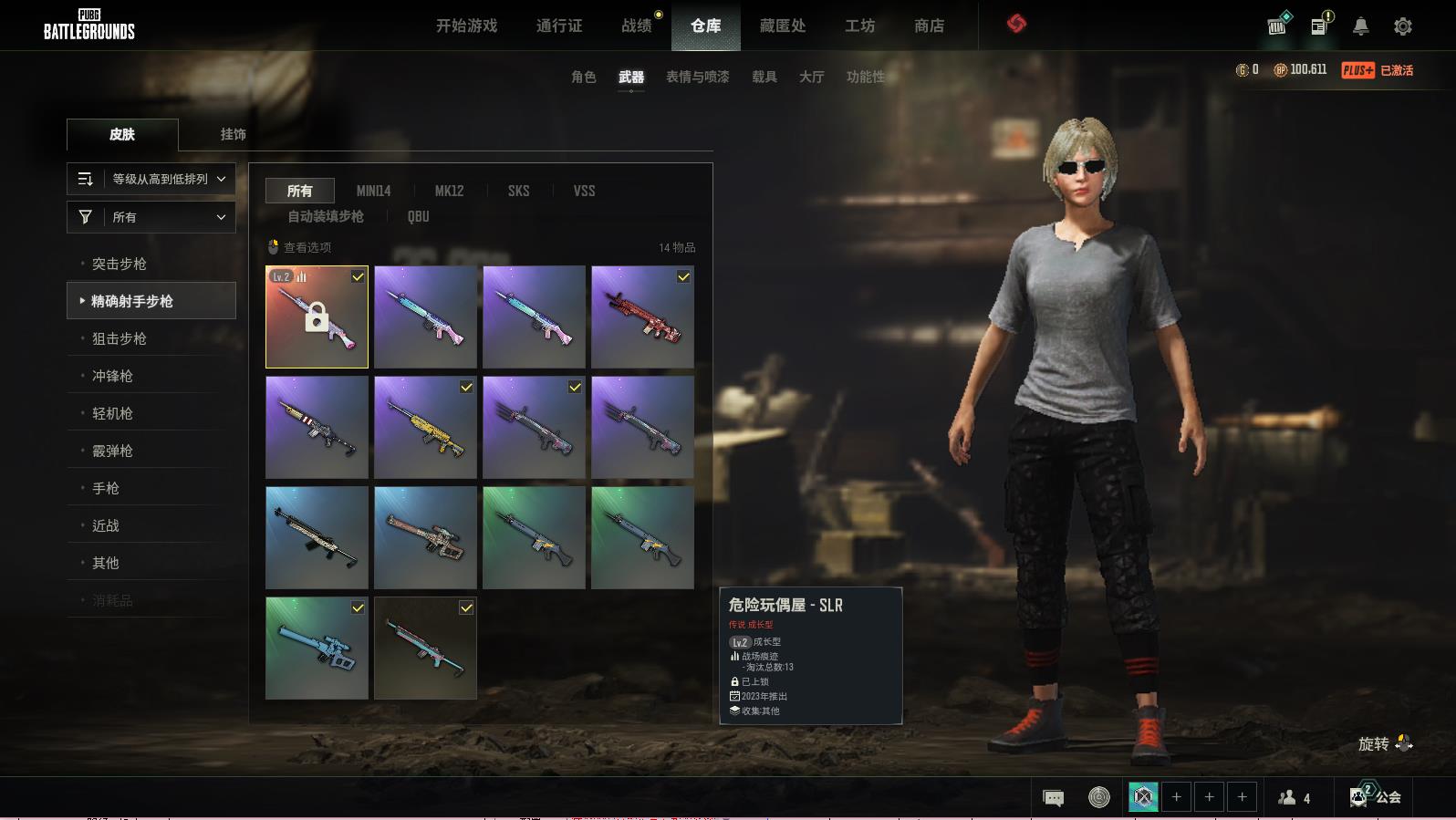Open the notifications bell
Viewport: 1456px width, 820px height.
(x=1360, y=26)
